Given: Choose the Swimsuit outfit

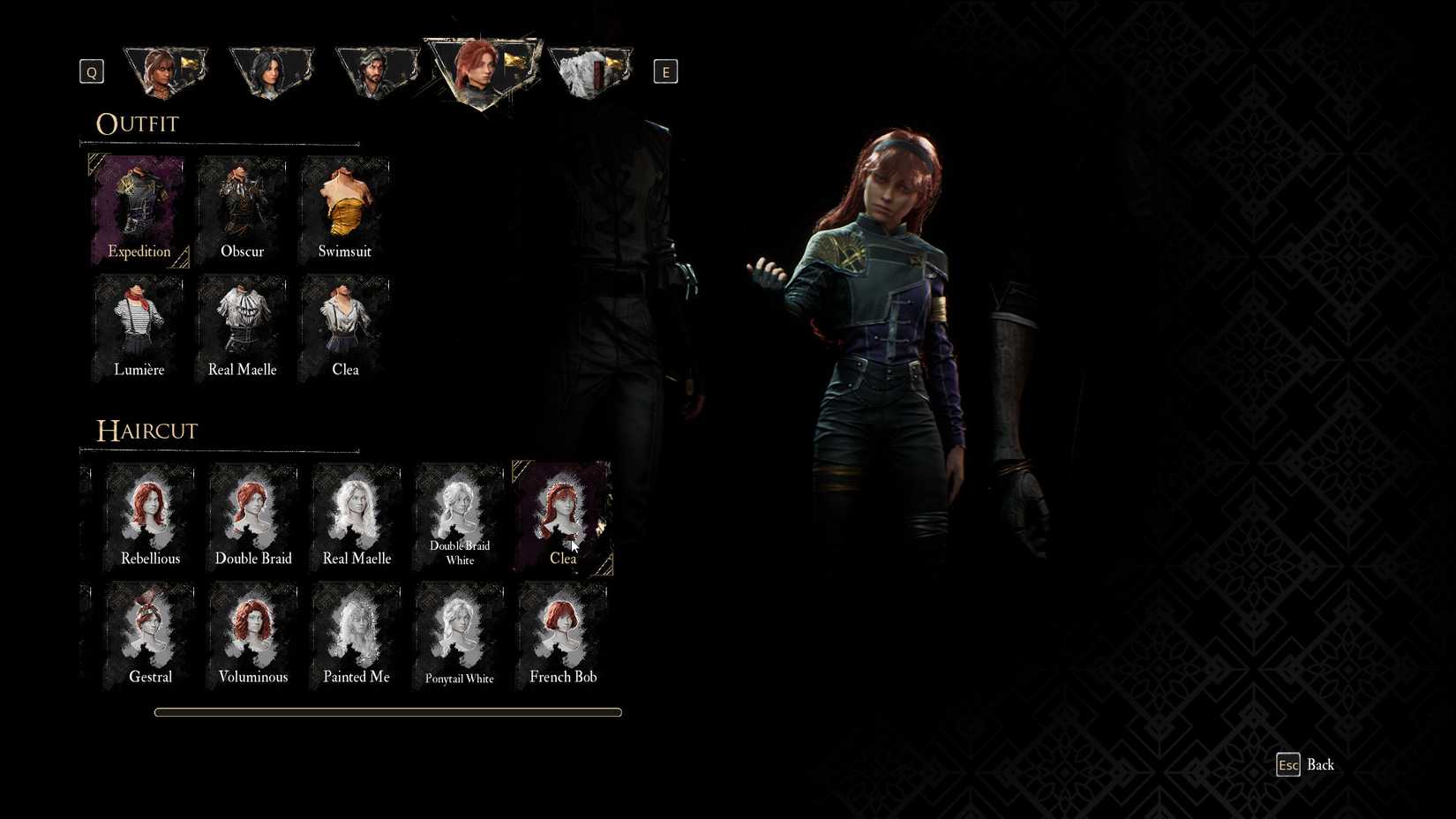Looking at the screenshot, I should point(344,209).
